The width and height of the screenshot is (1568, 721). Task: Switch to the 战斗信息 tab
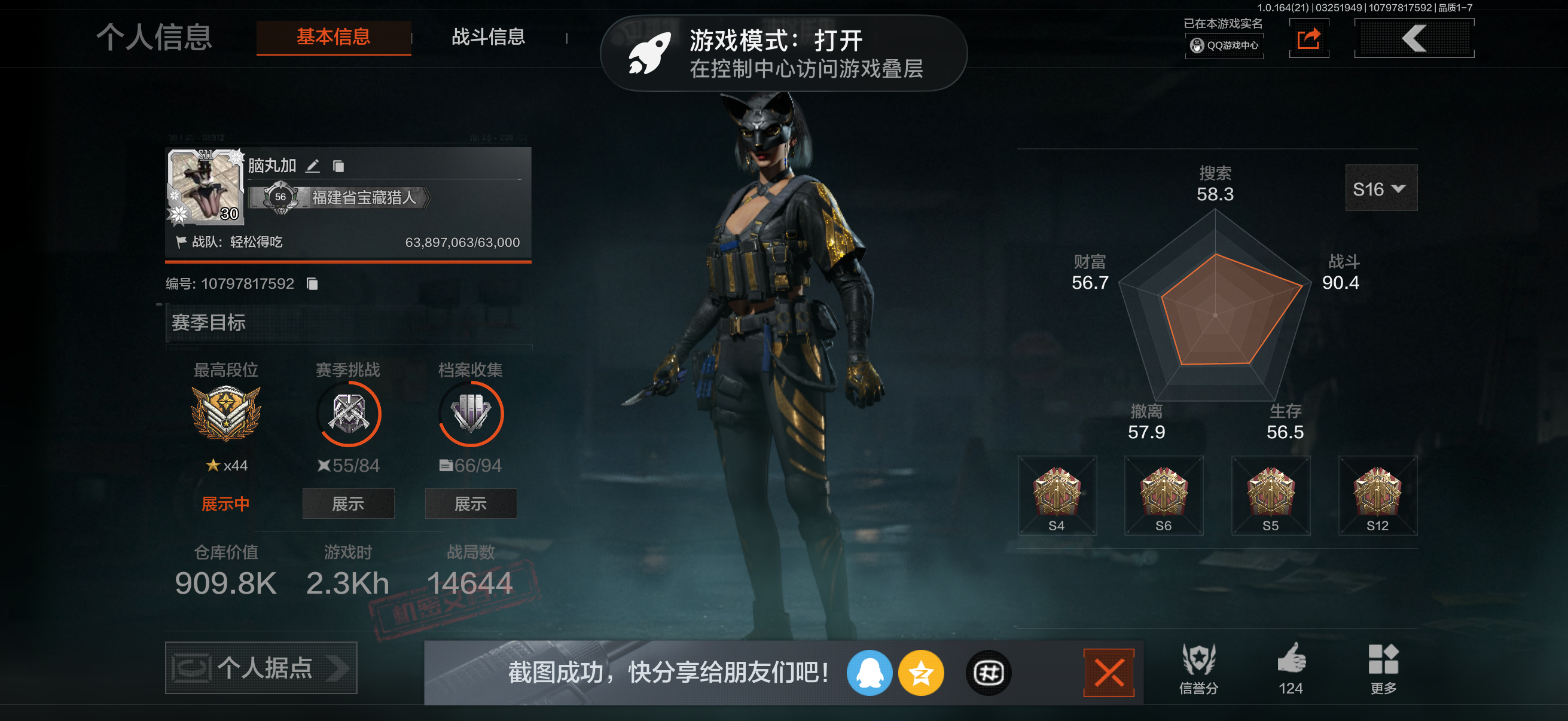pyautogui.click(x=488, y=37)
